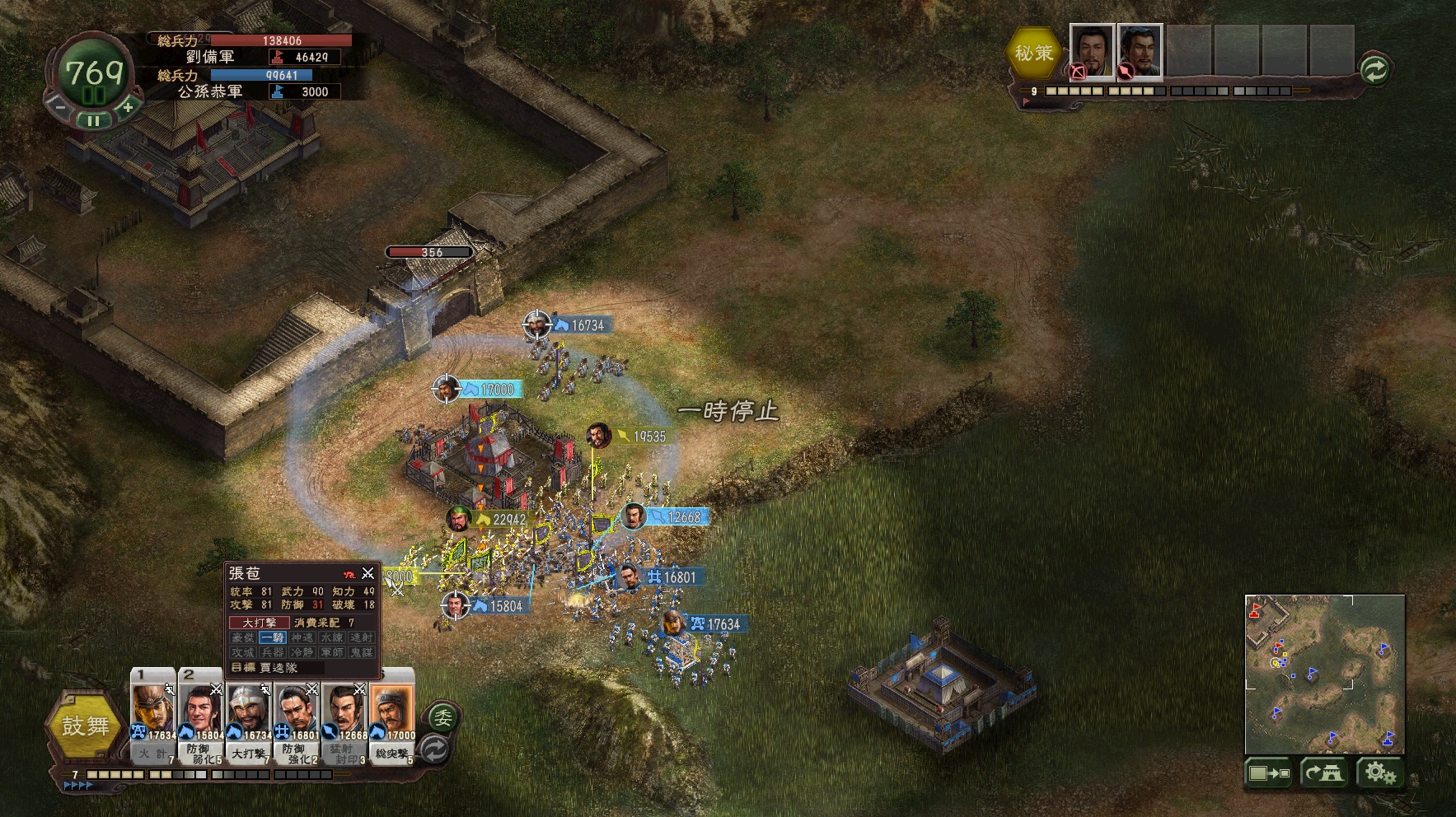This screenshot has height=817, width=1456.
Task: Open the gear settings menu
Action: 1379,773
